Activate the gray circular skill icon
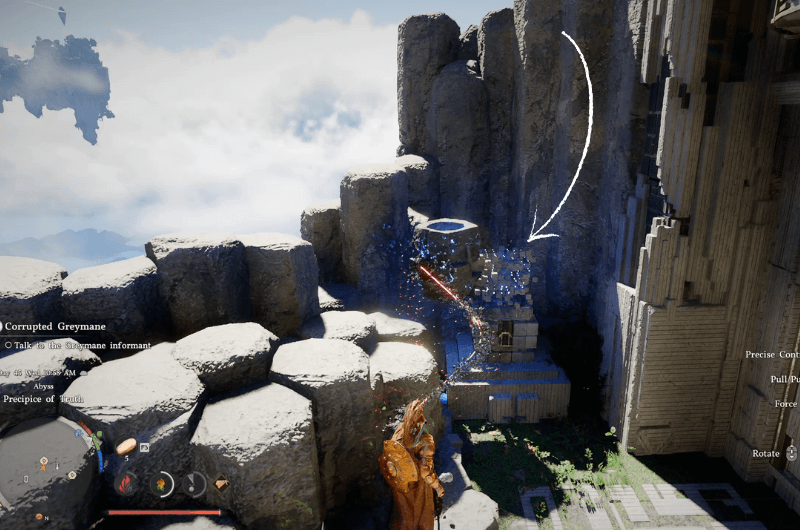This screenshot has width=800, height=530. click(x=193, y=484)
